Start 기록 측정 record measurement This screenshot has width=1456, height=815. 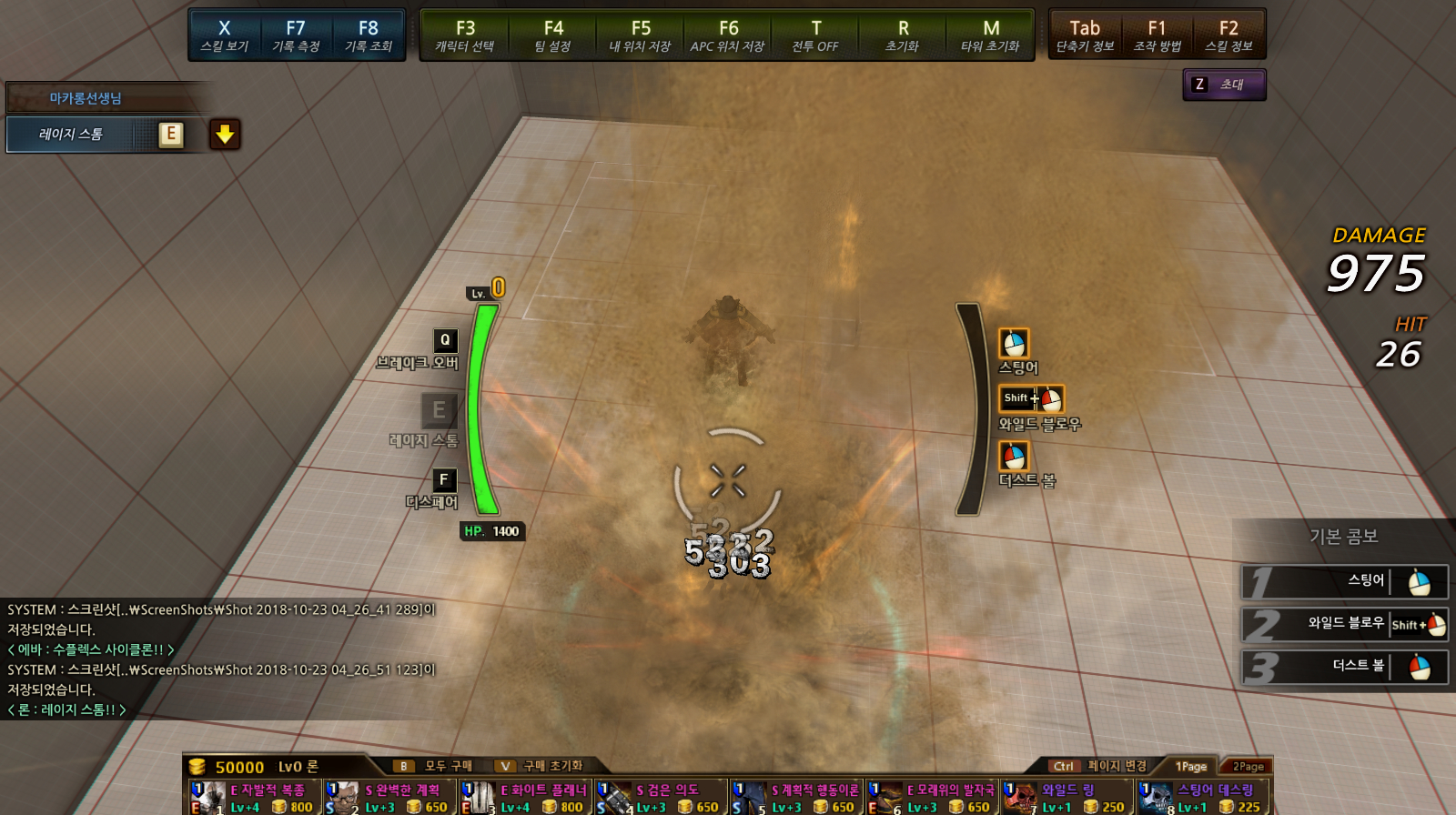click(x=296, y=35)
